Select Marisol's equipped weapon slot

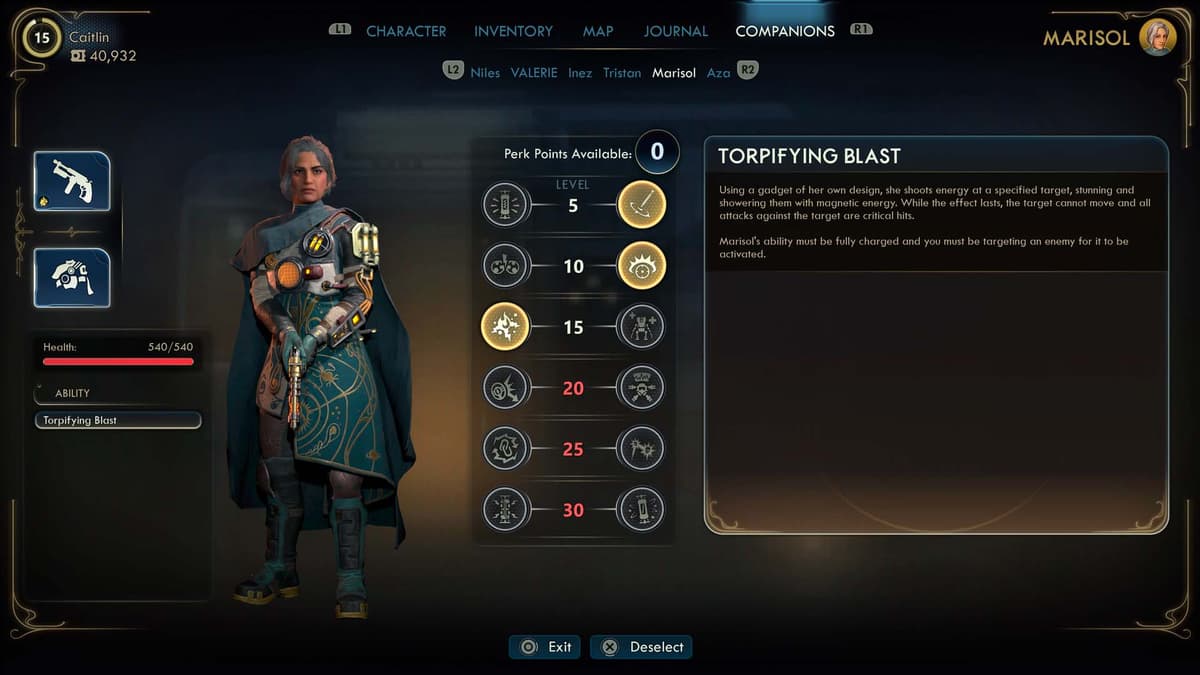(72, 181)
